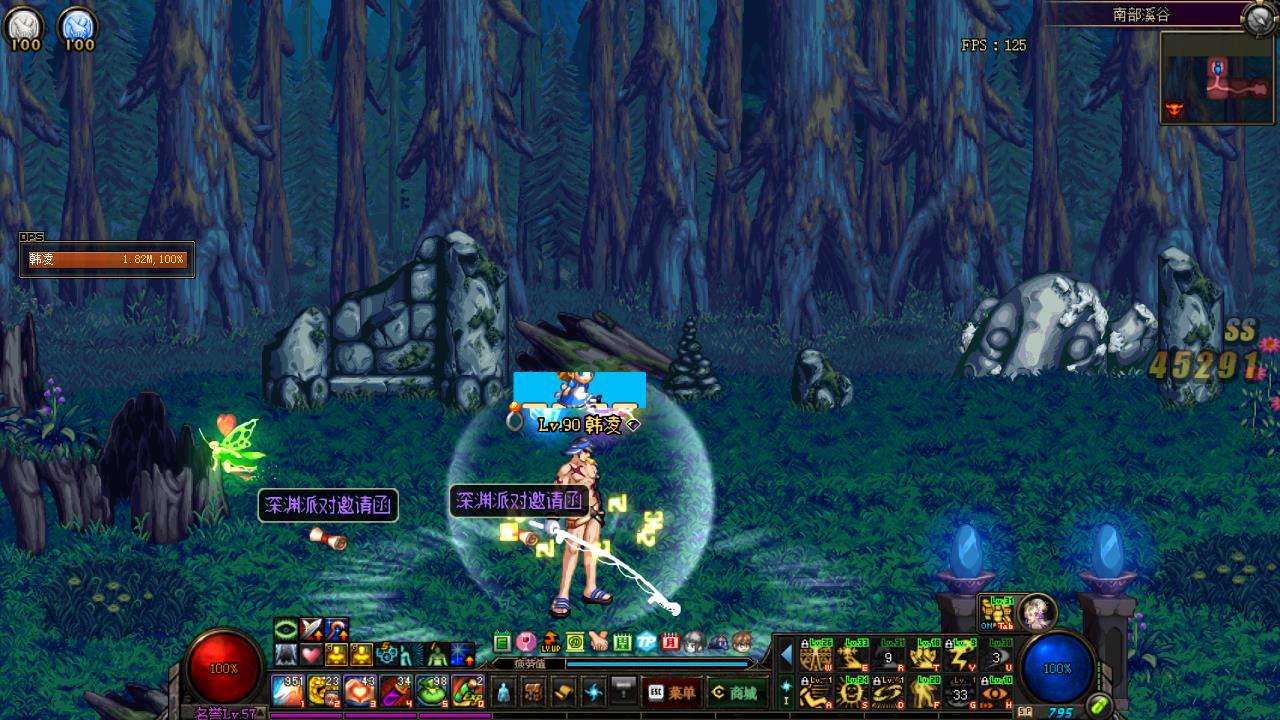Activate the lightning bolt skill on Y
The width and height of the screenshot is (1280, 720).
[961, 656]
